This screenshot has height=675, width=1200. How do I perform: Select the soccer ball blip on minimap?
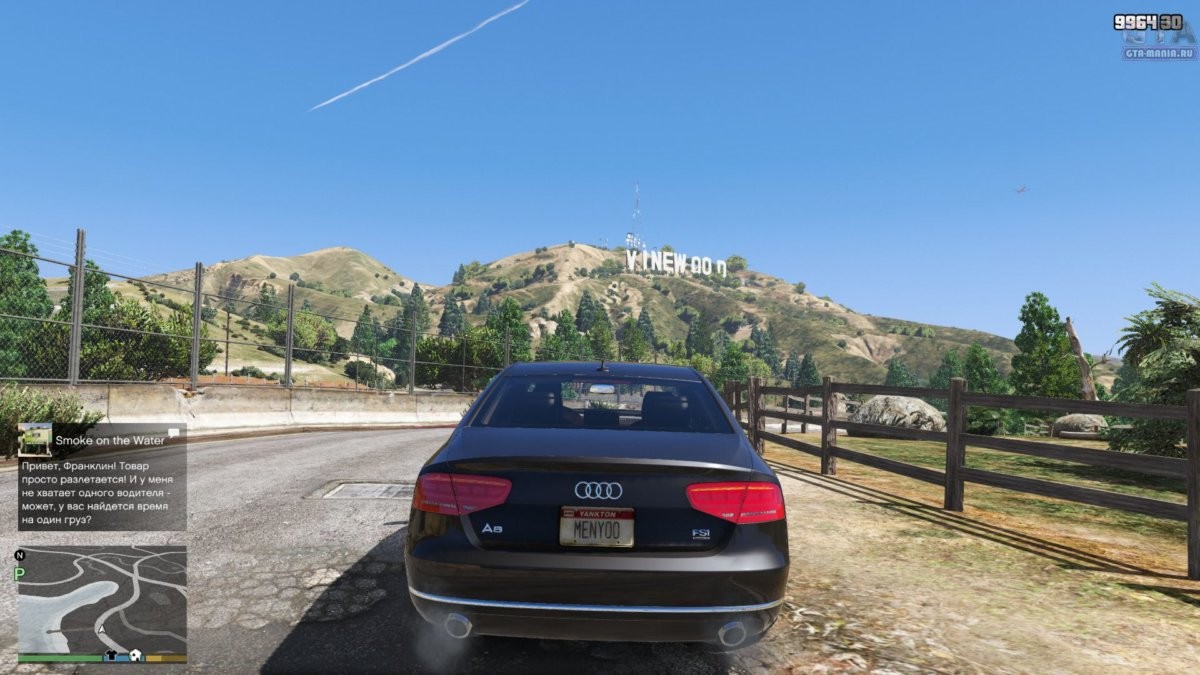[x=135, y=656]
